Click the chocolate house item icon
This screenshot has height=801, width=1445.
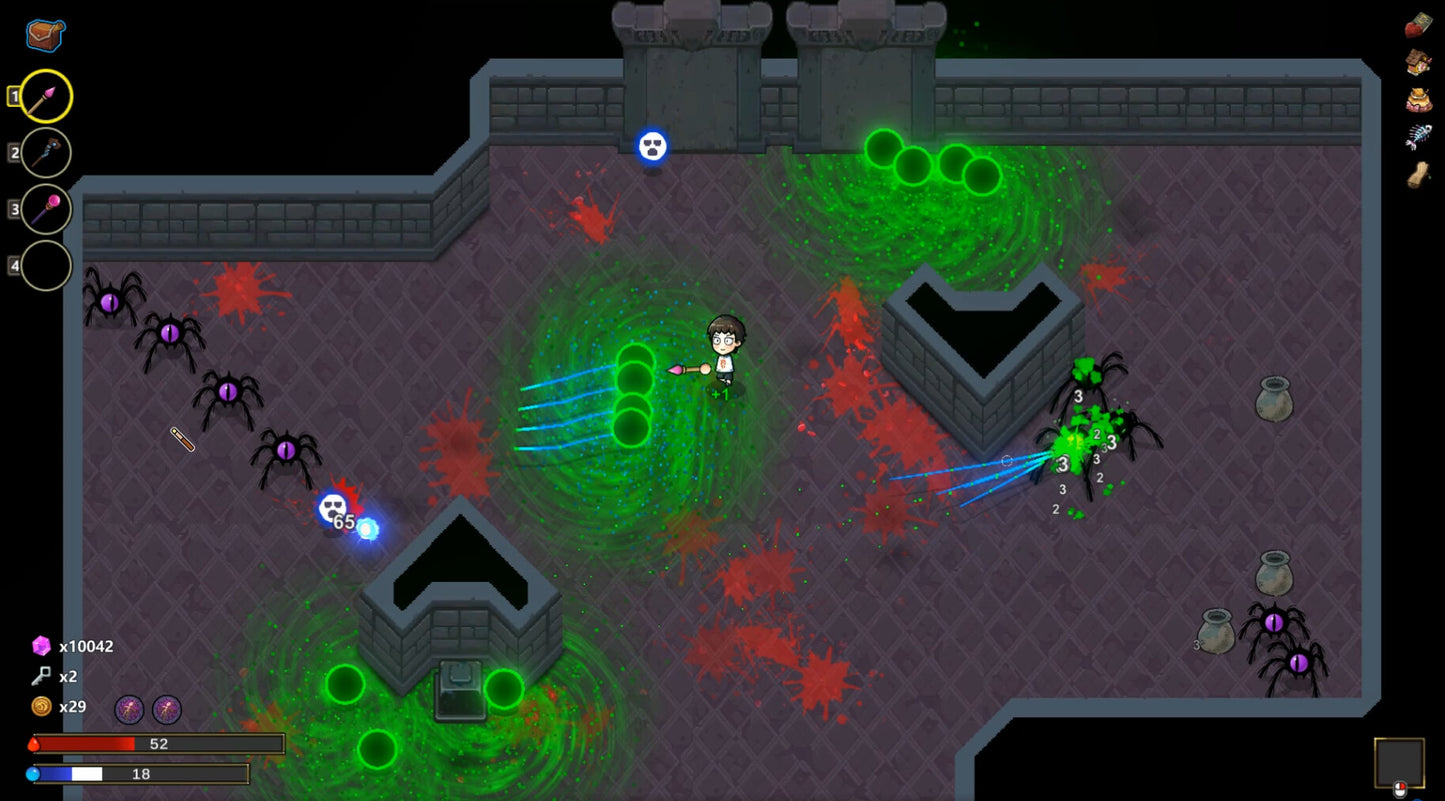tap(1417, 62)
